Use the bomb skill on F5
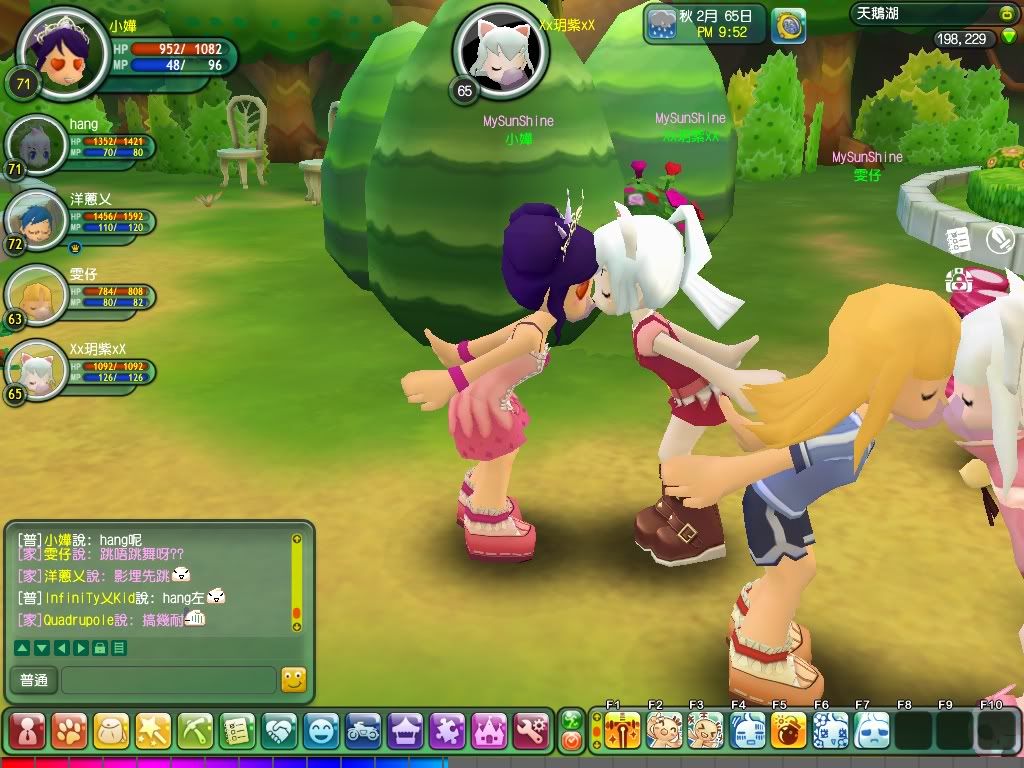This screenshot has width=1024, height=768. coord(788,731)
